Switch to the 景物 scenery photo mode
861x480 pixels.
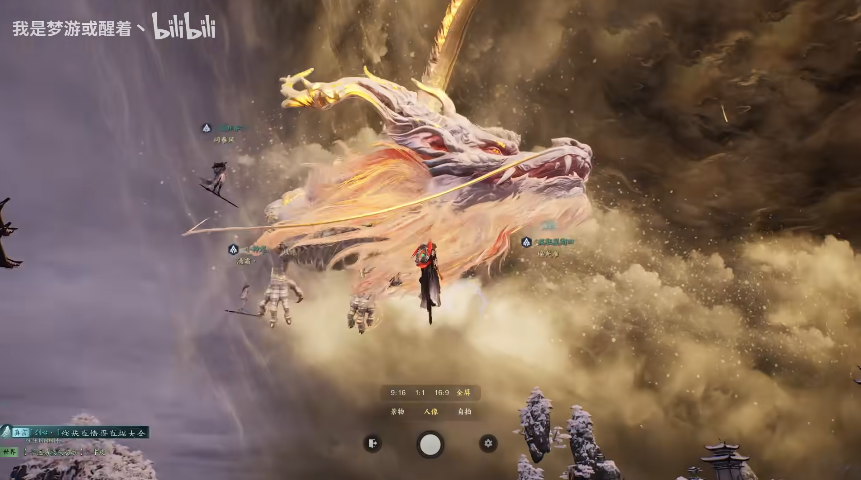click(398, 411)
